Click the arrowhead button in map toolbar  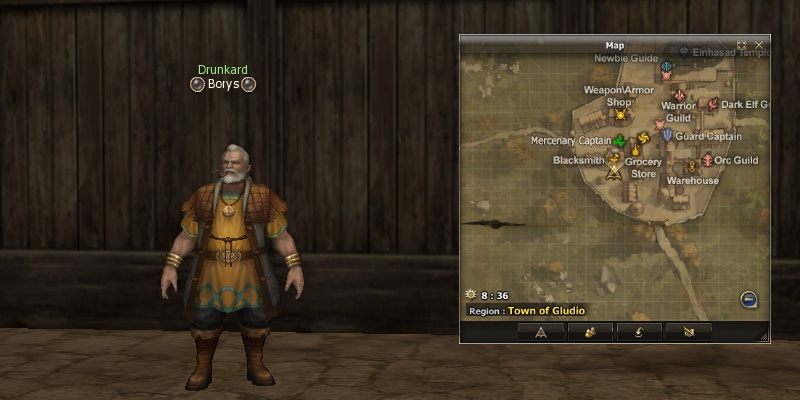coord(541,332)
